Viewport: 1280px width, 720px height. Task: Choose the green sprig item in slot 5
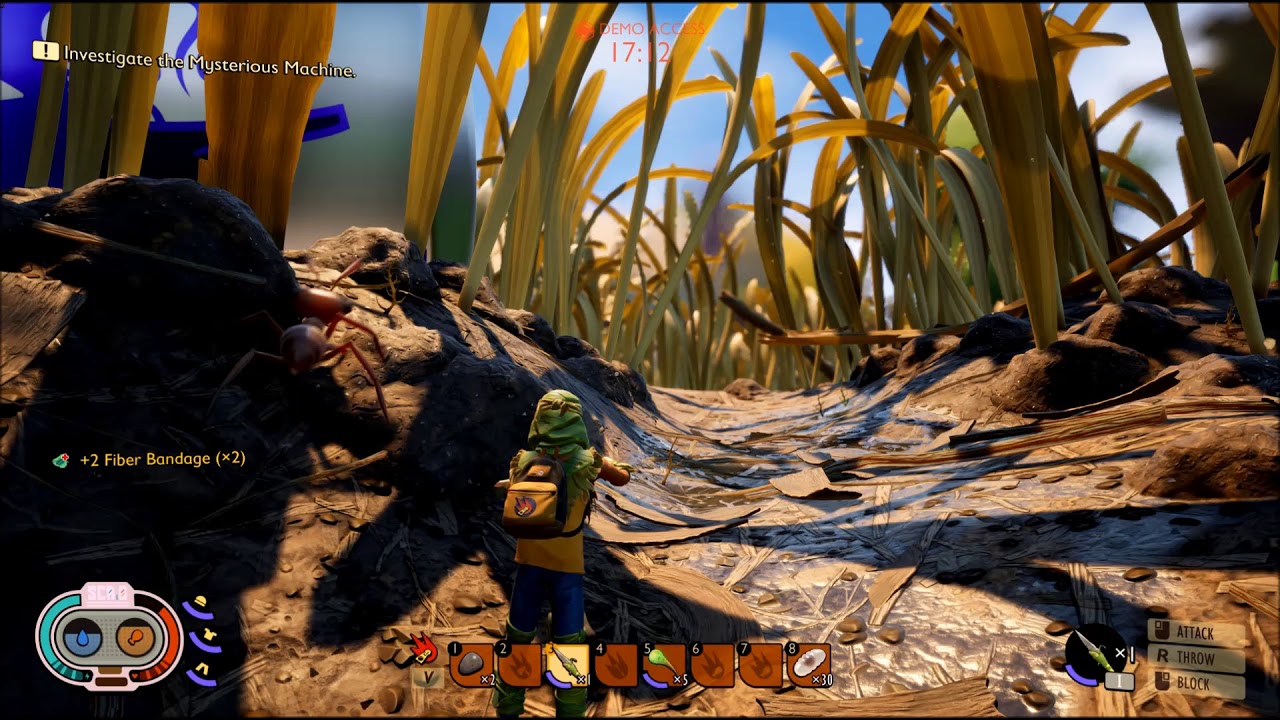(x=664, y=664)
